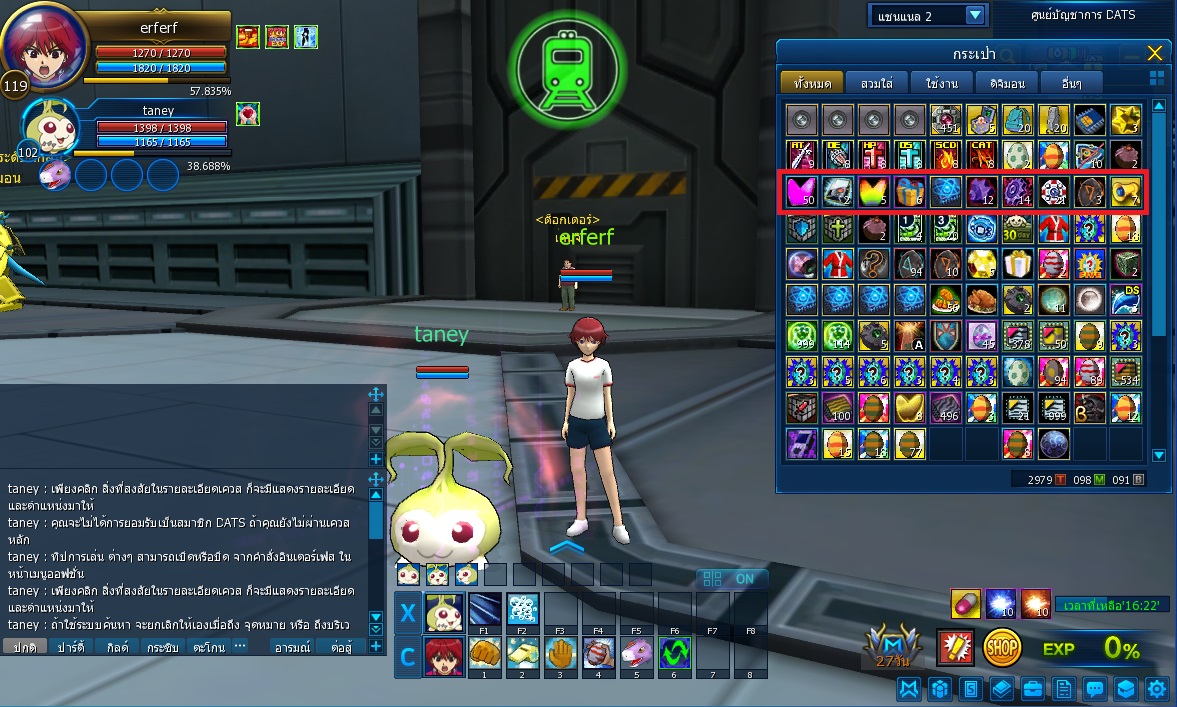
Task: Use the pink capsule quick item
Action: point(965,603)
